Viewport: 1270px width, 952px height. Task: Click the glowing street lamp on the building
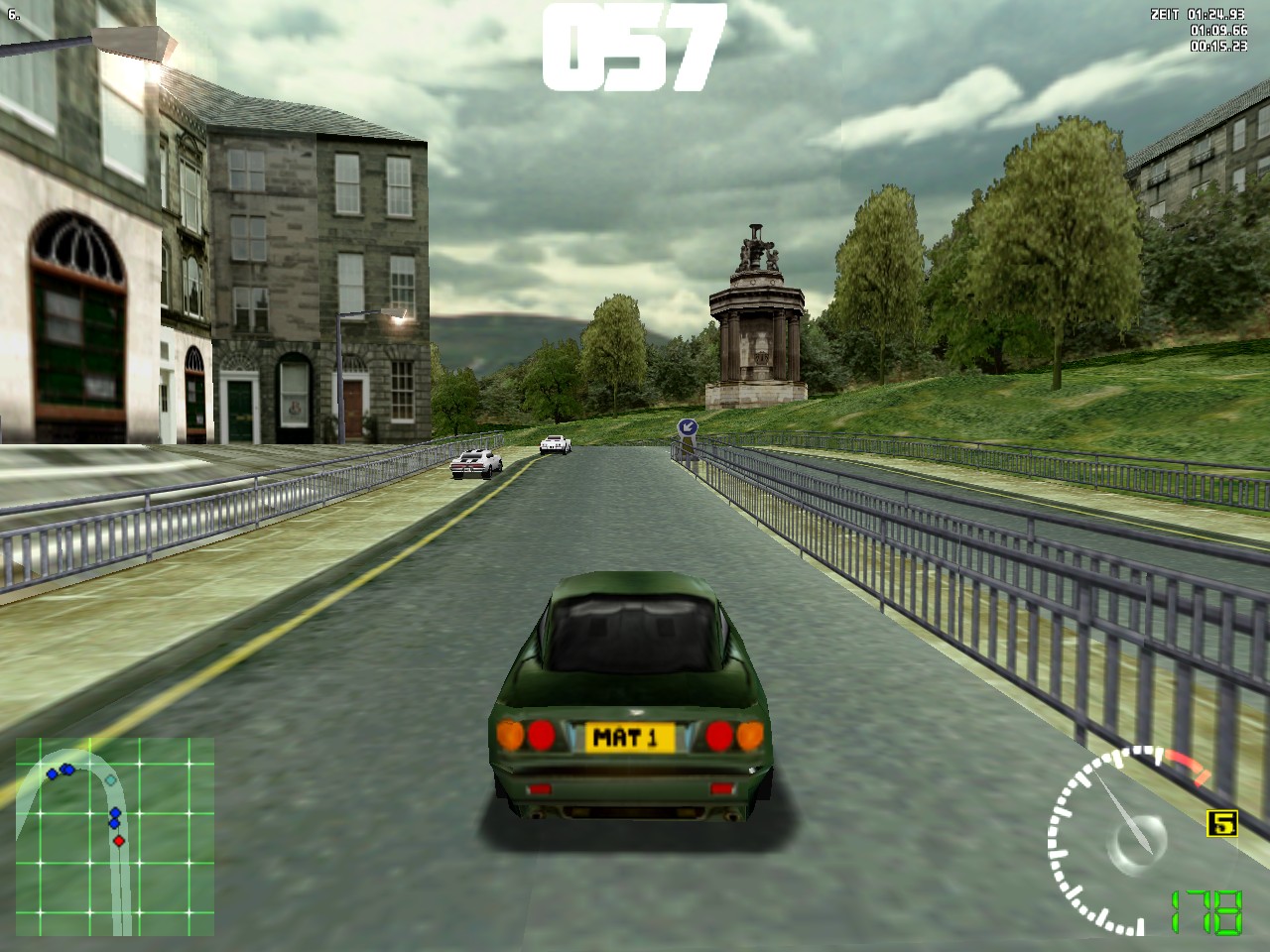398,318
